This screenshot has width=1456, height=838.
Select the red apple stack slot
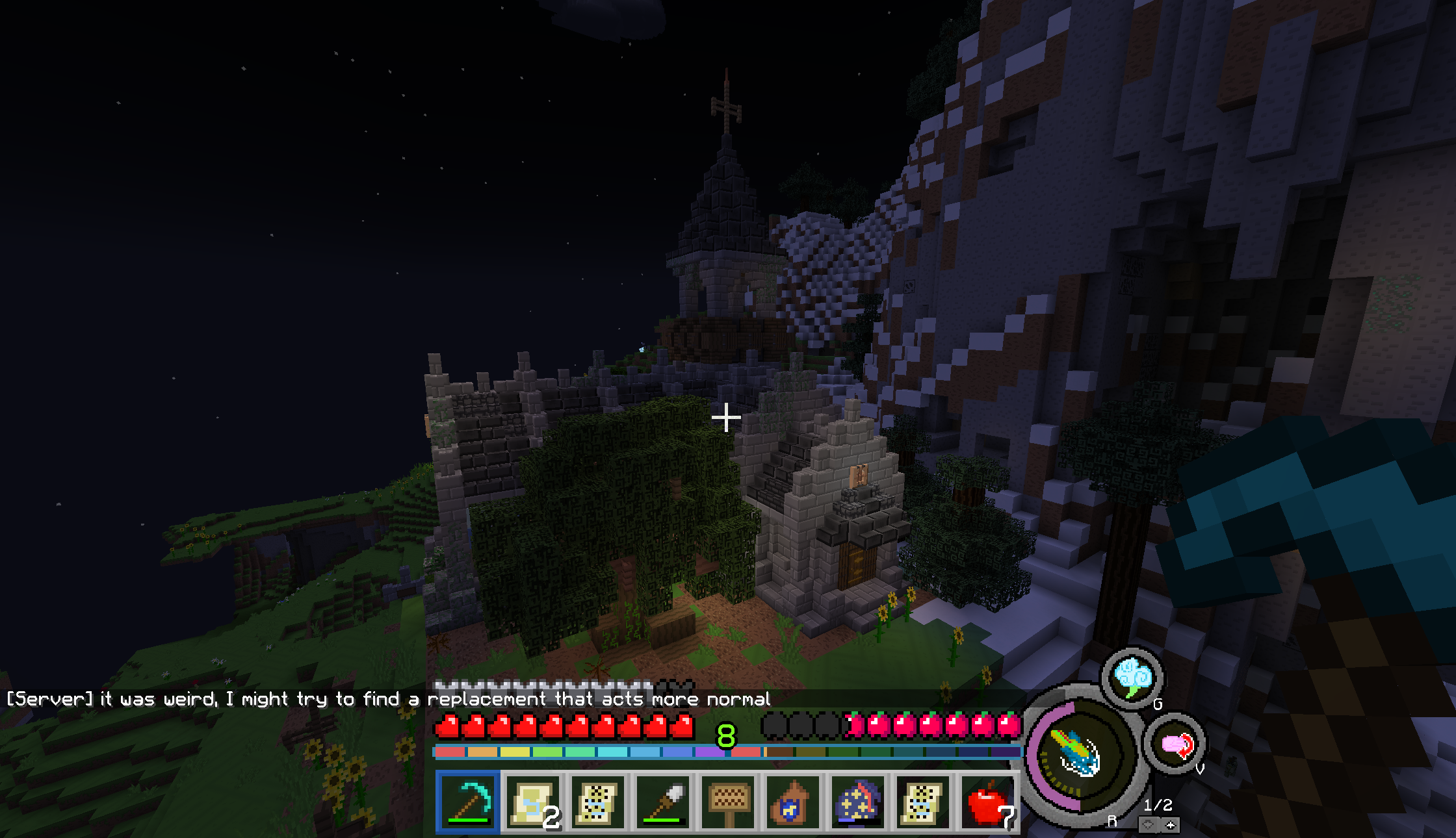pyautogui.click(x=988, y=802)
